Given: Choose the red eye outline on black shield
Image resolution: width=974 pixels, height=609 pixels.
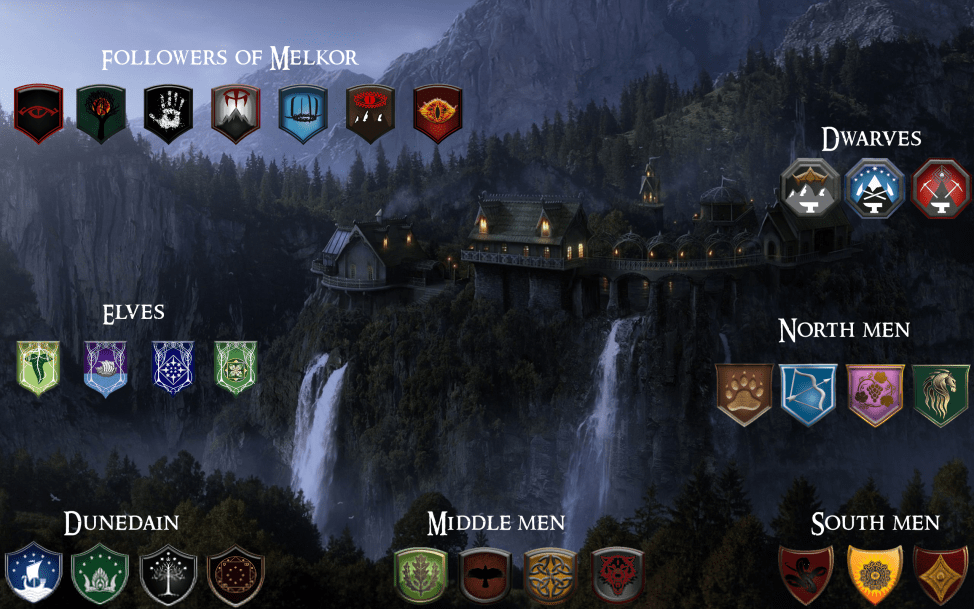Looking at the screenshot, I should (x=38, y=111).
